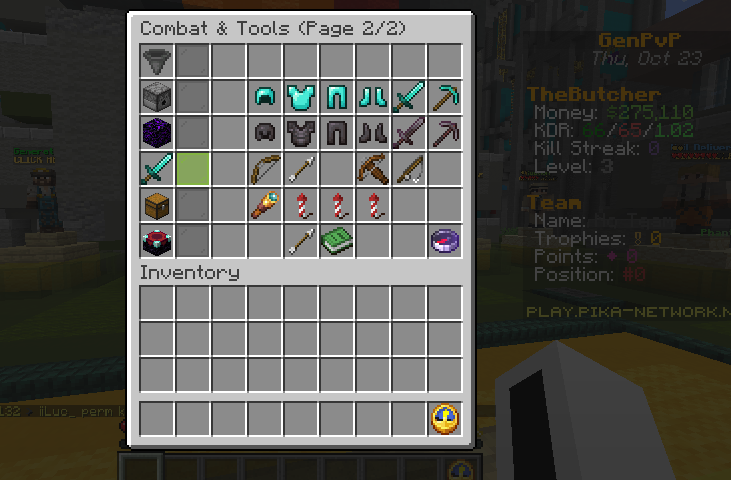This screenshot has width=731, height=480.
Task: Open the purple compass item
Action: pyautogui.click(x=445, y=241)
